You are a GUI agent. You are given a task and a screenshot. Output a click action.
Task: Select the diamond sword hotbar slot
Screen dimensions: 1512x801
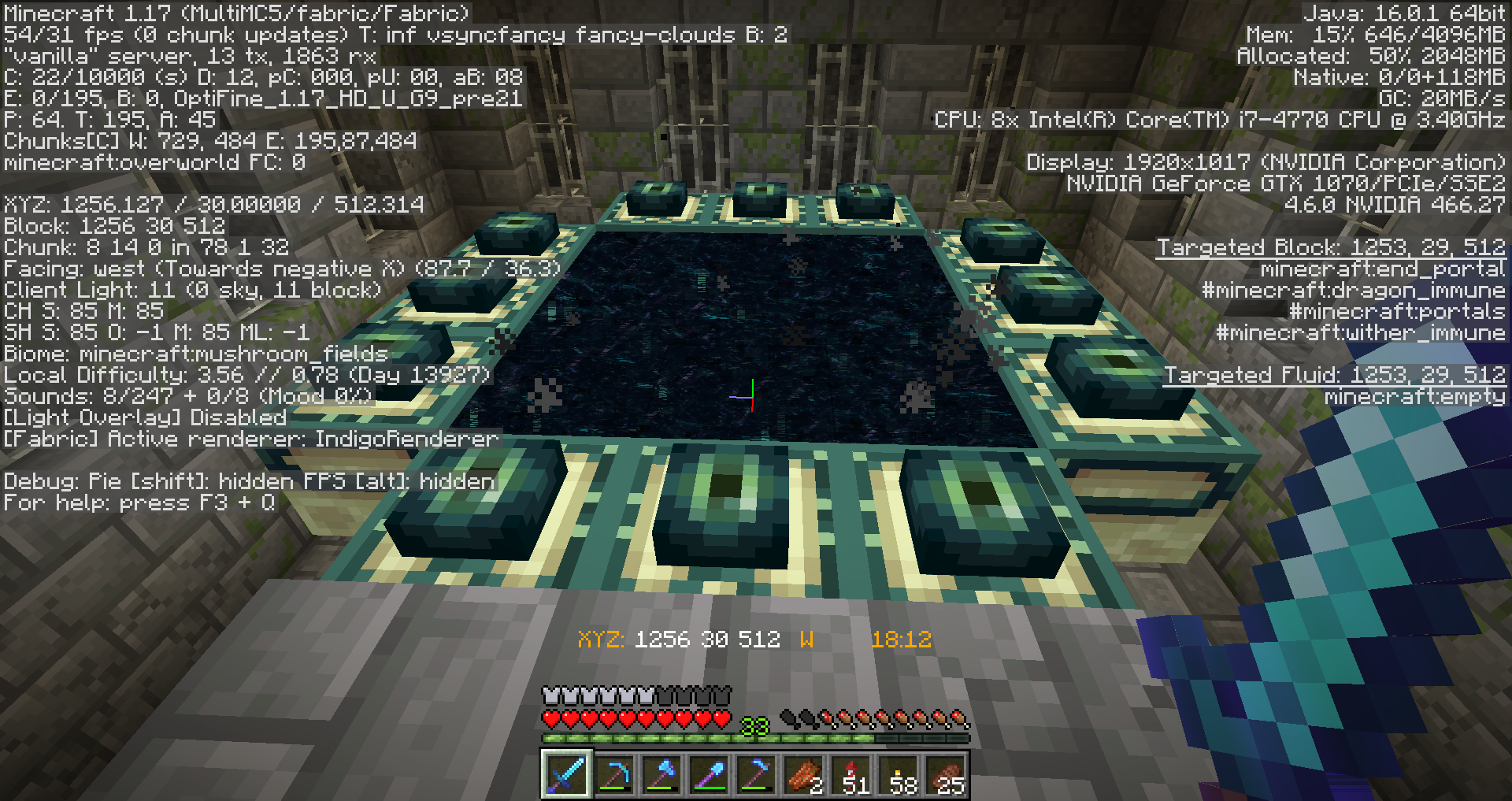(566, 774)
